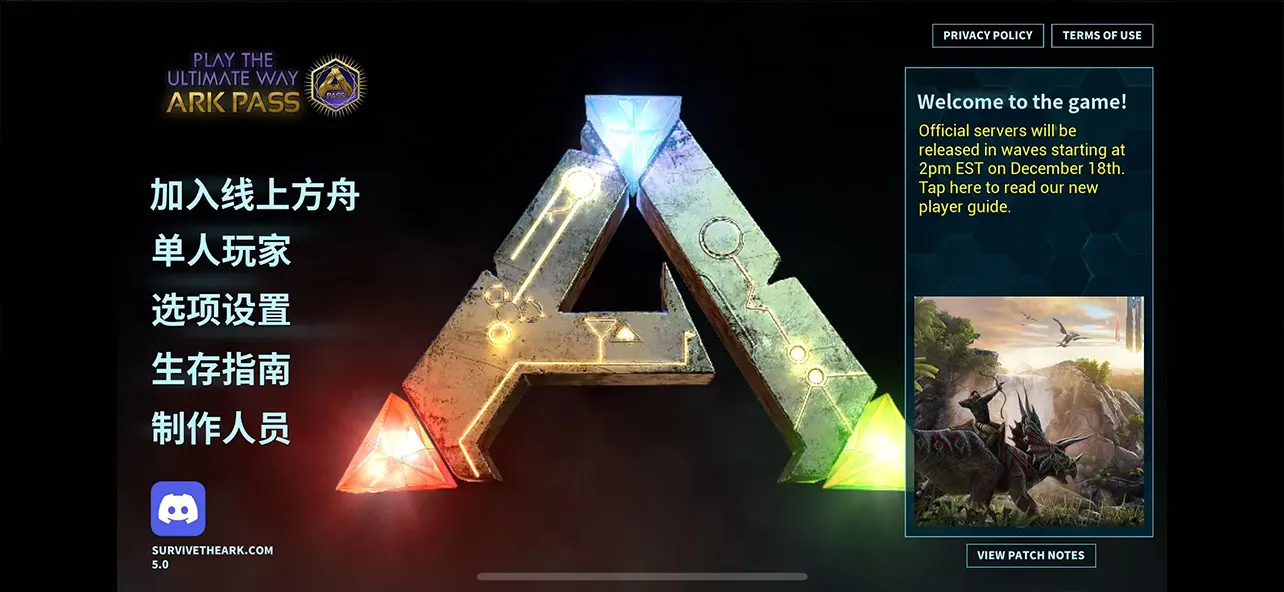
Task: Open the 生存指南 survival guide
Action: 221,369
